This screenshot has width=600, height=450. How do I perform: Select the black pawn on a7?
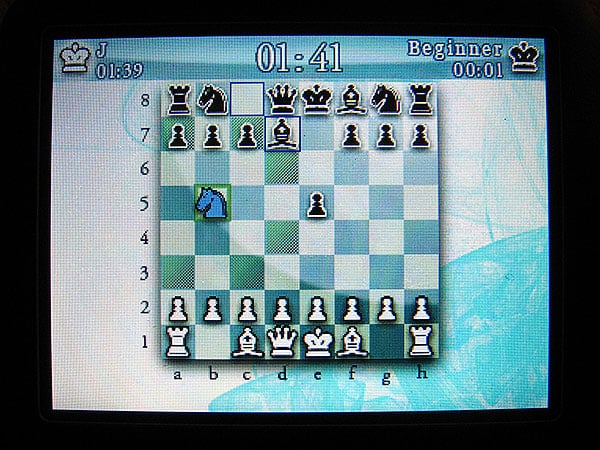(x=178, y=134)
